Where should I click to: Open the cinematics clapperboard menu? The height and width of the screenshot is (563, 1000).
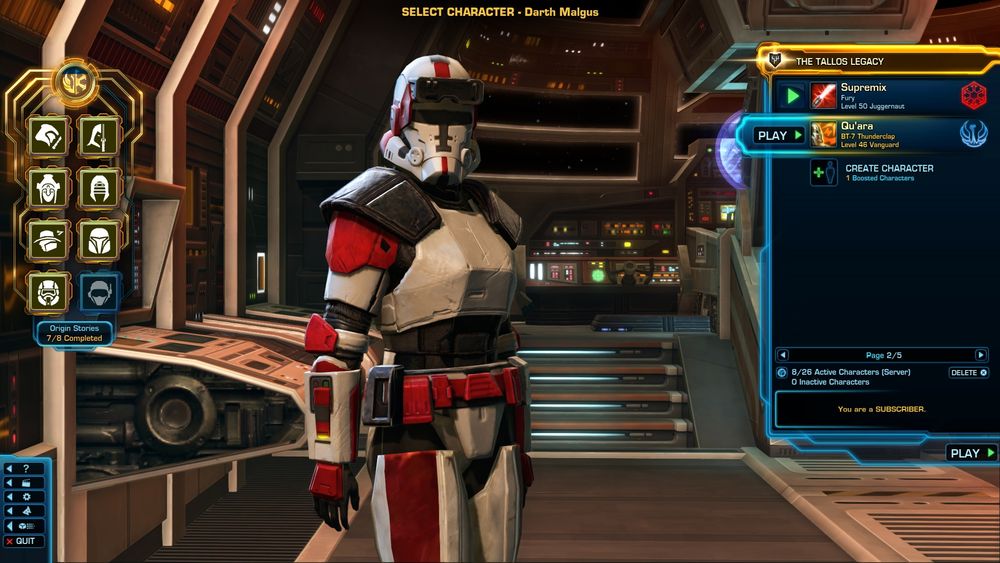22,482
